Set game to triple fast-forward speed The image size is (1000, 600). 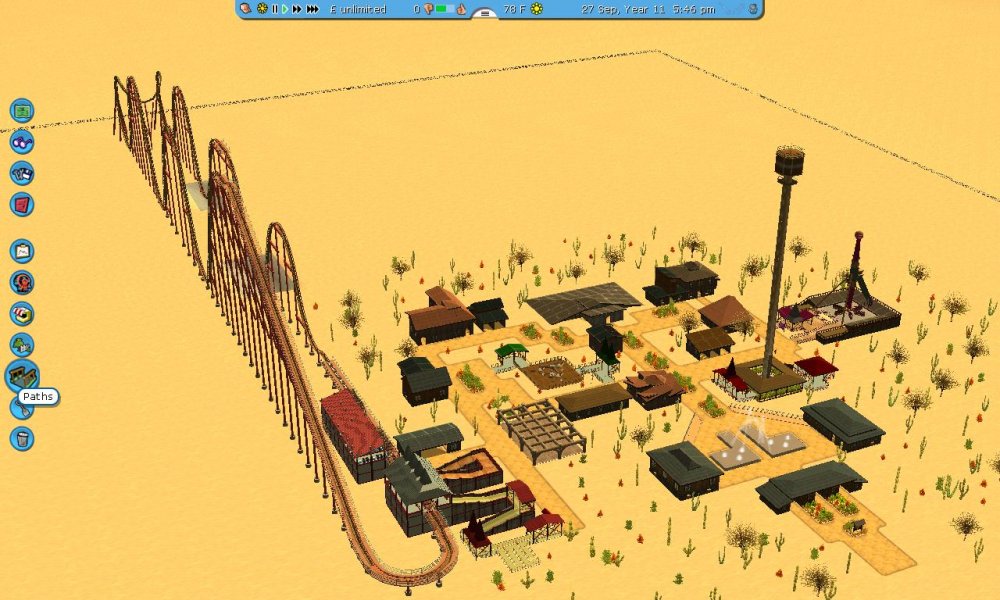pyautogui.click(x=313, y=9)
